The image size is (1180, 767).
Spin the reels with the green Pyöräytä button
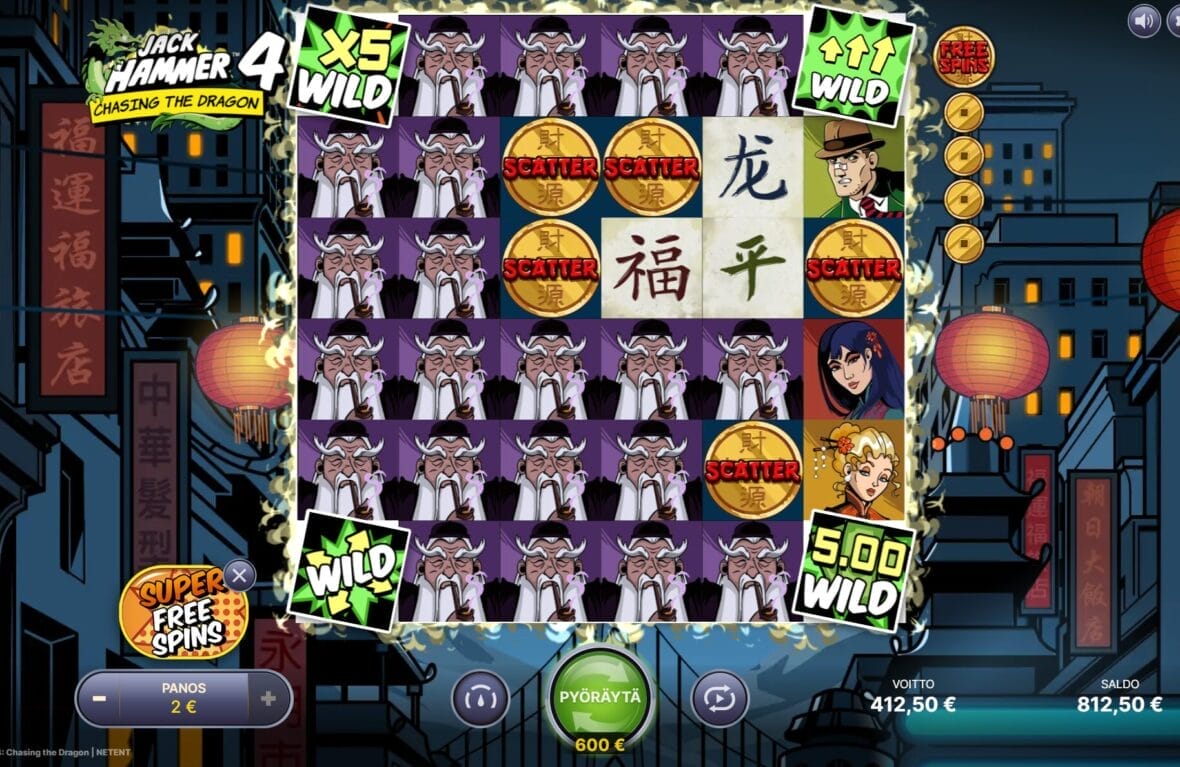tap(600, 699)
